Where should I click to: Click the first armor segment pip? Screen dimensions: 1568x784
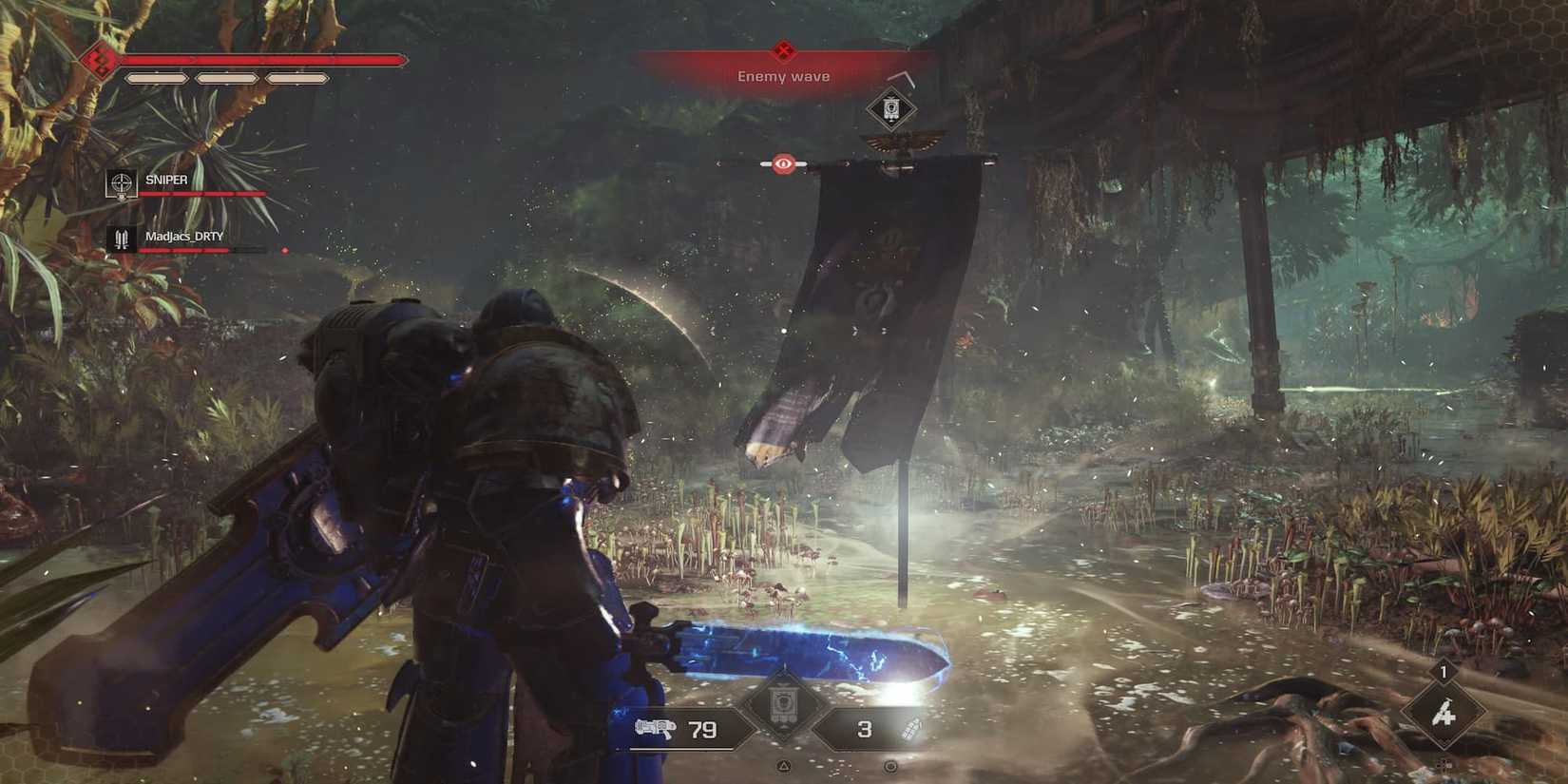point(159,78)
